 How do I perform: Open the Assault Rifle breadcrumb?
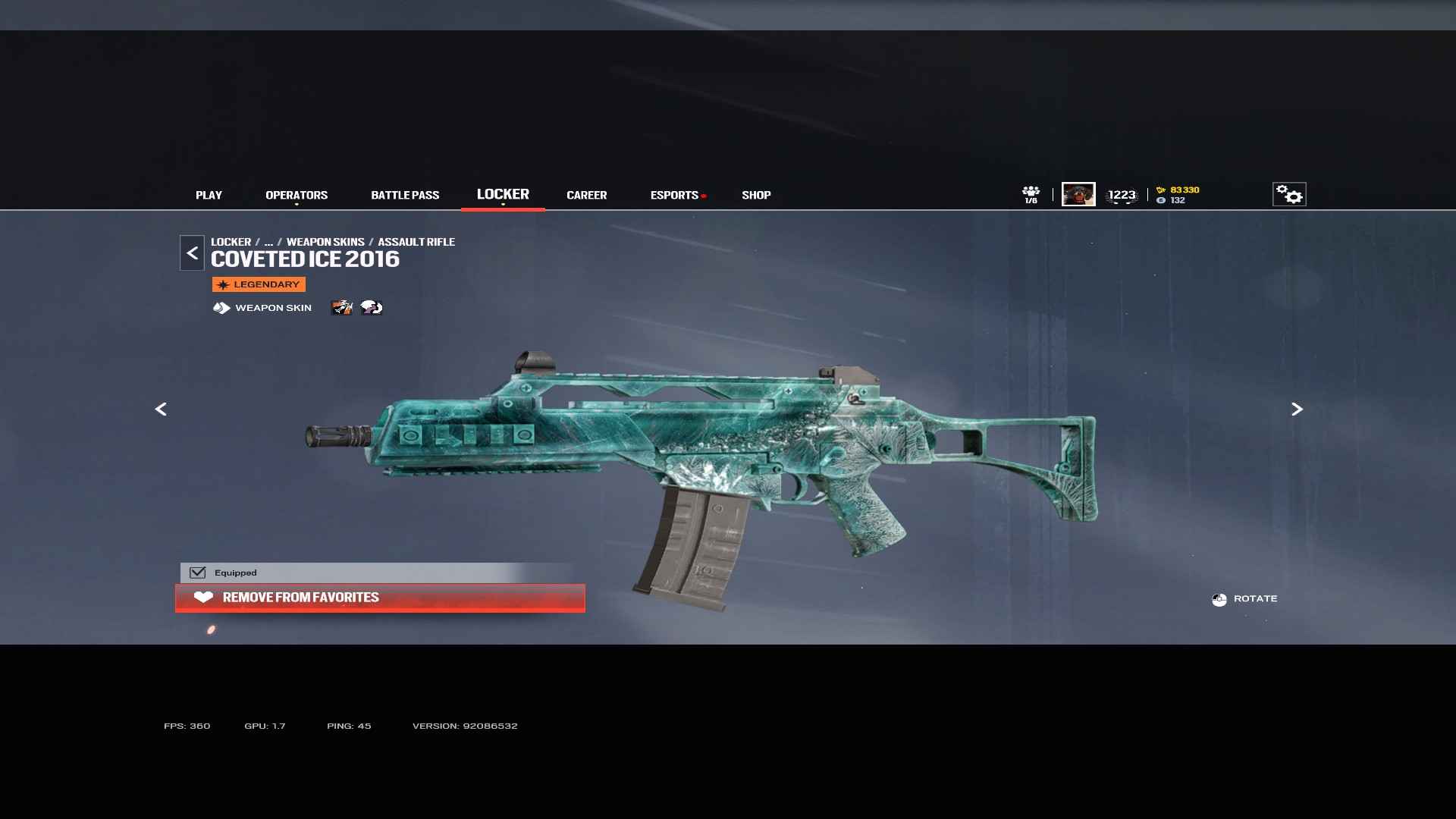pyautogui.click(x=416, y=242)
